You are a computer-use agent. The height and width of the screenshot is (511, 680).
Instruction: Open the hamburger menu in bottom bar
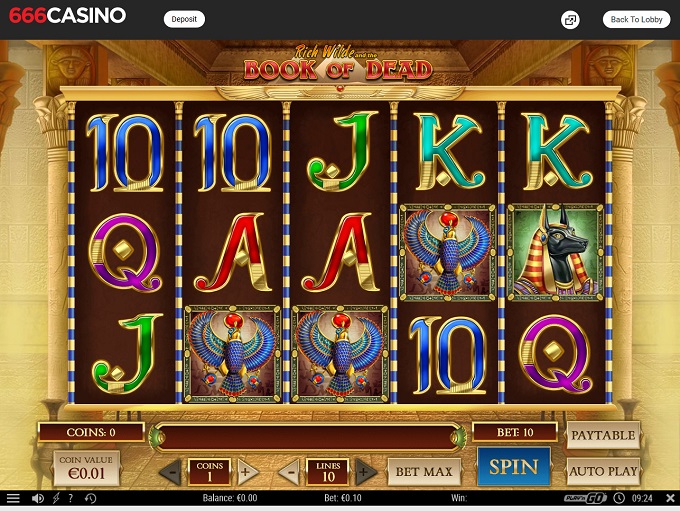(x=13, y=498)
